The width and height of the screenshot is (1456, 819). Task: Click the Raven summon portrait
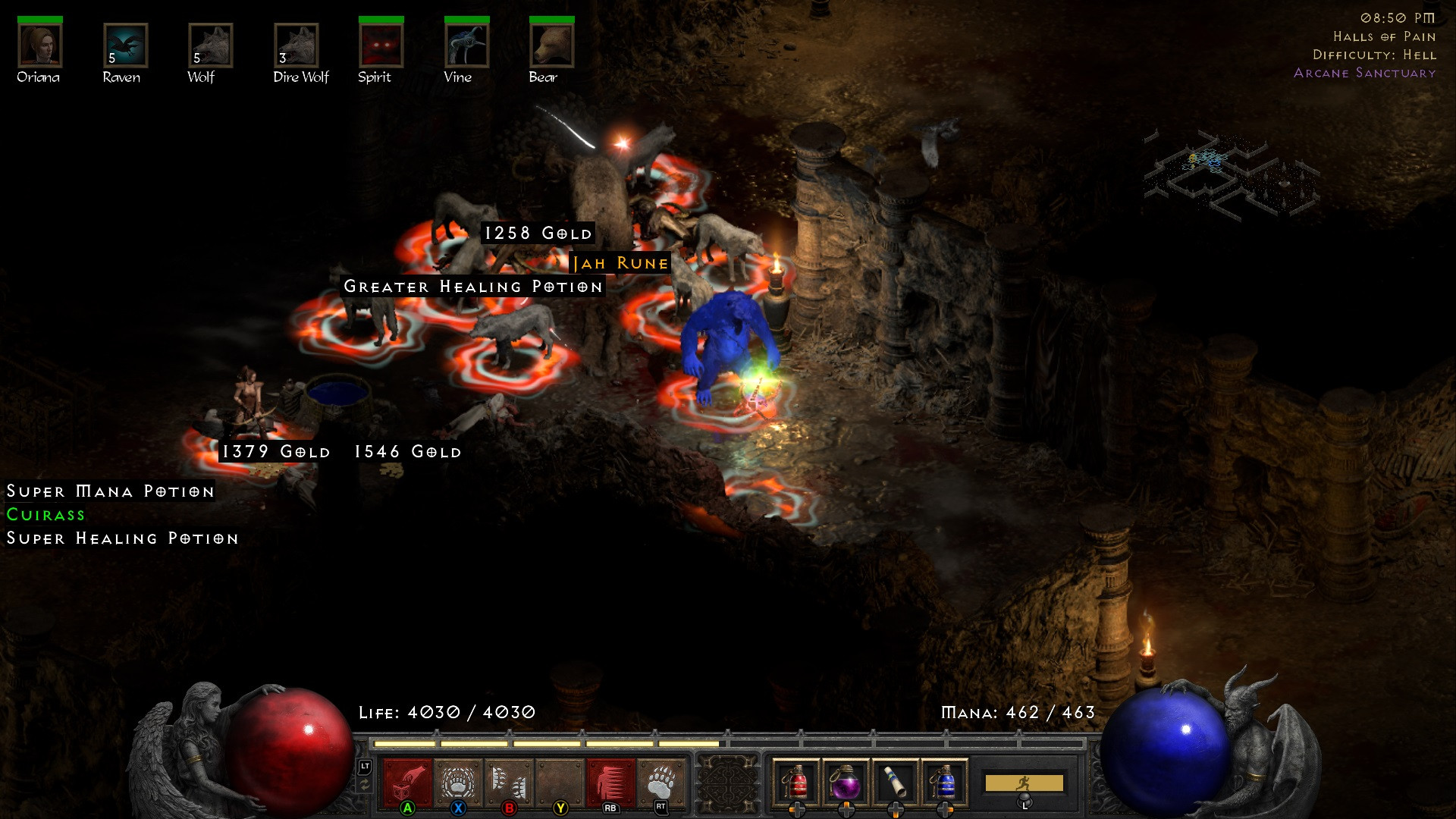click(x=125, y=45)
